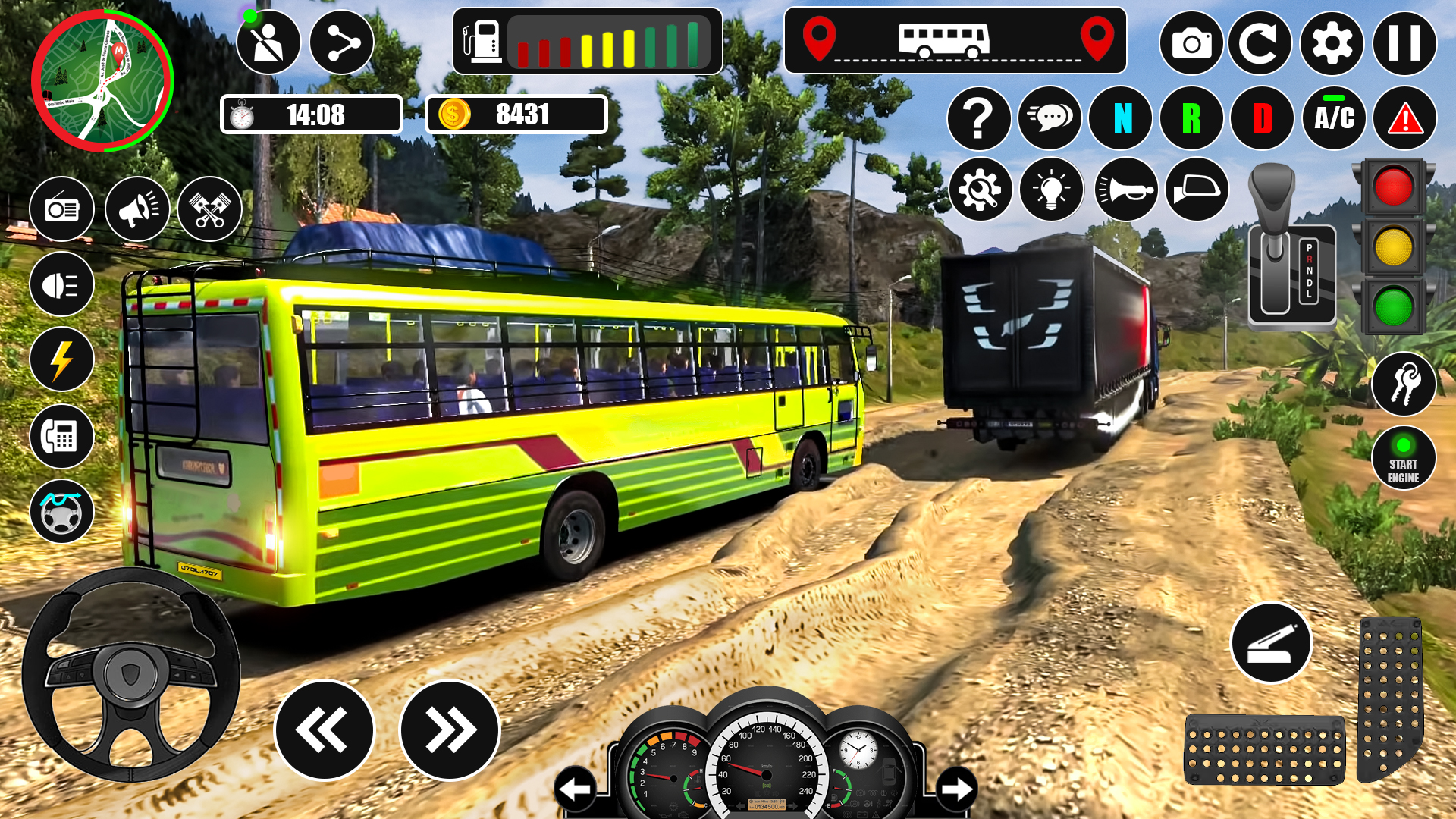Open the radio icon on left panel
The width and height of the screenshot is (1456, 819).
[x=62, y=209]
